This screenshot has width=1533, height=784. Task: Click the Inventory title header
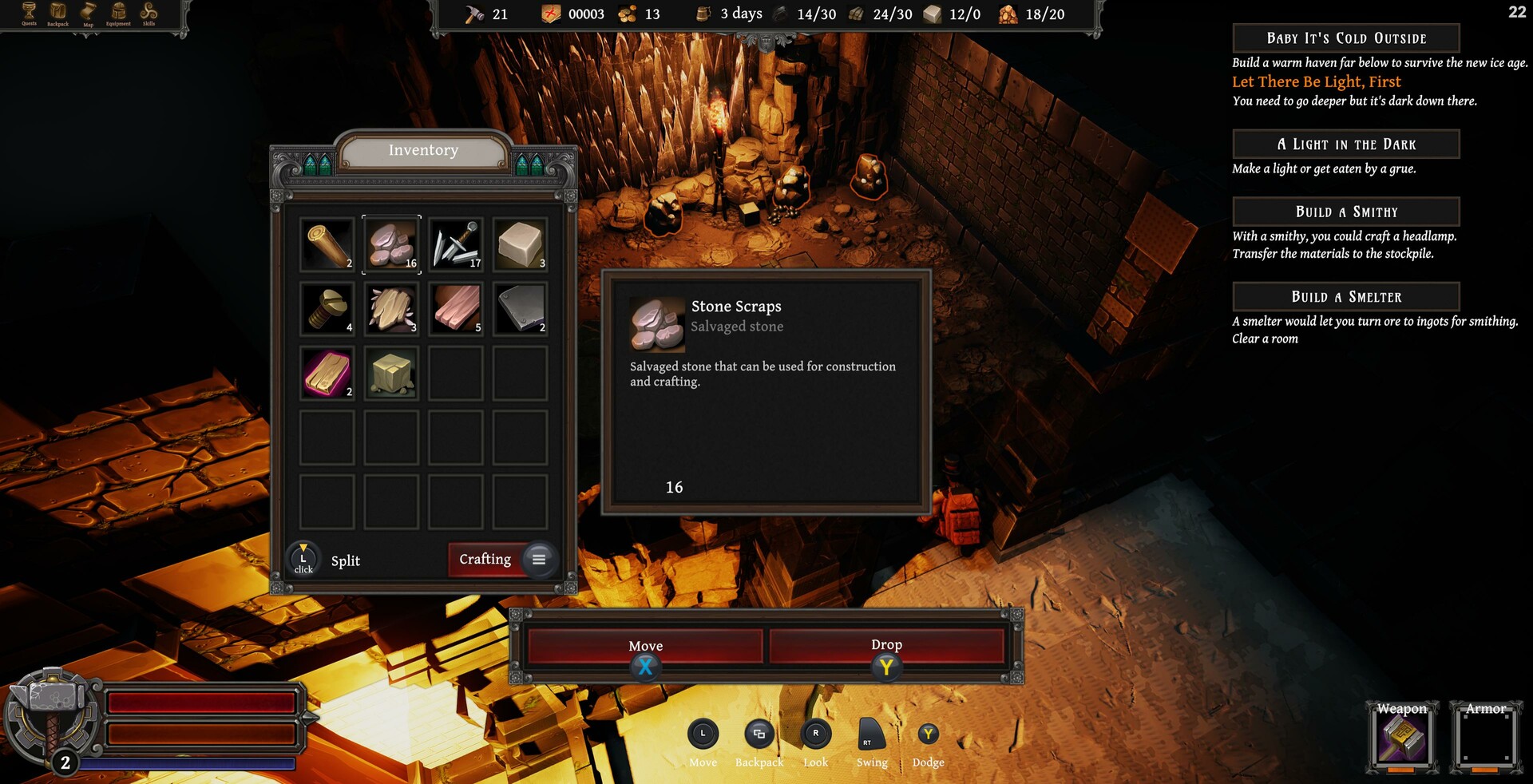(x=423, y=149)
